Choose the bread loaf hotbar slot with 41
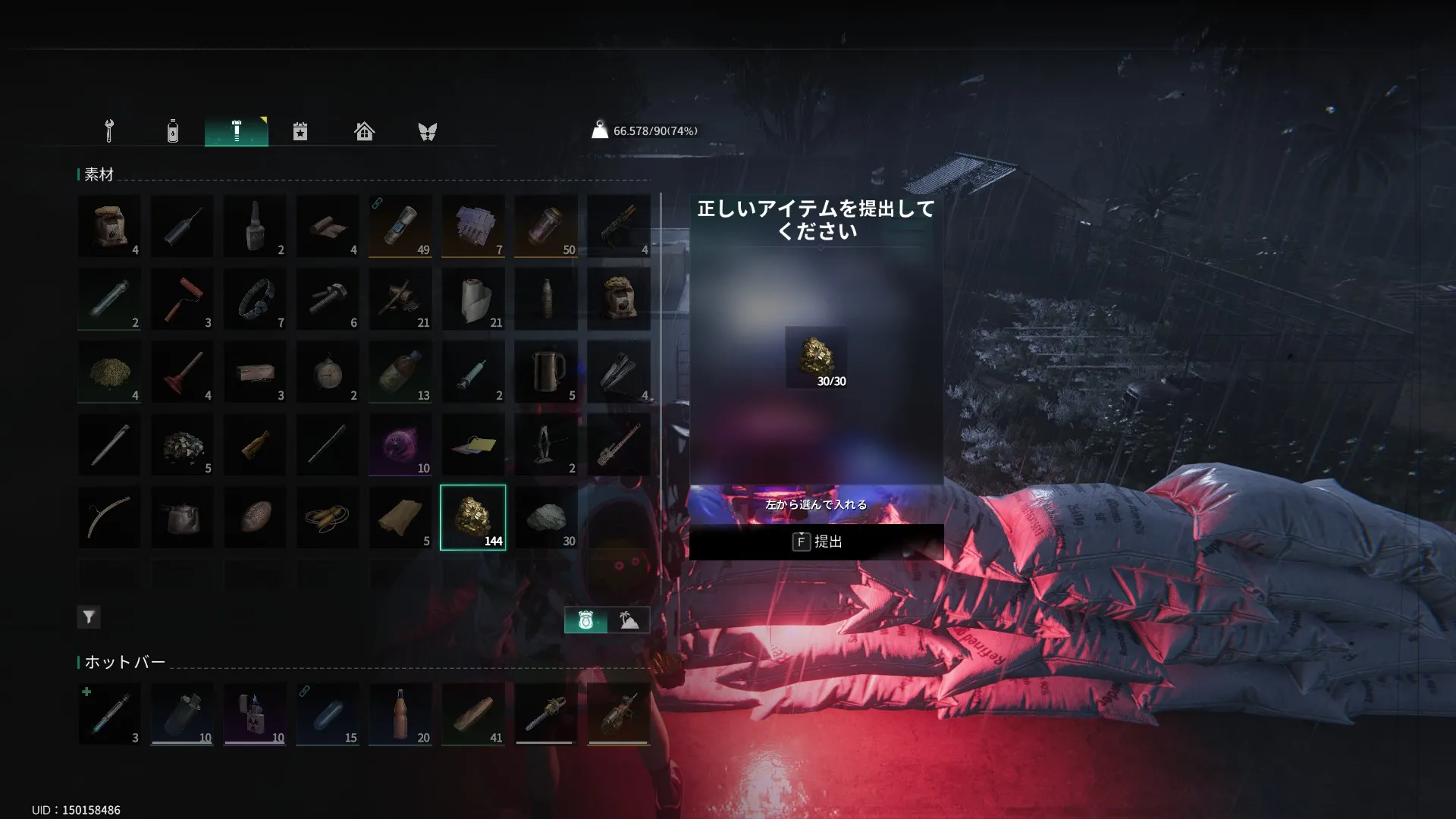Image resolution: width=1456 pixels, height=819 pixels. point(473,714)
